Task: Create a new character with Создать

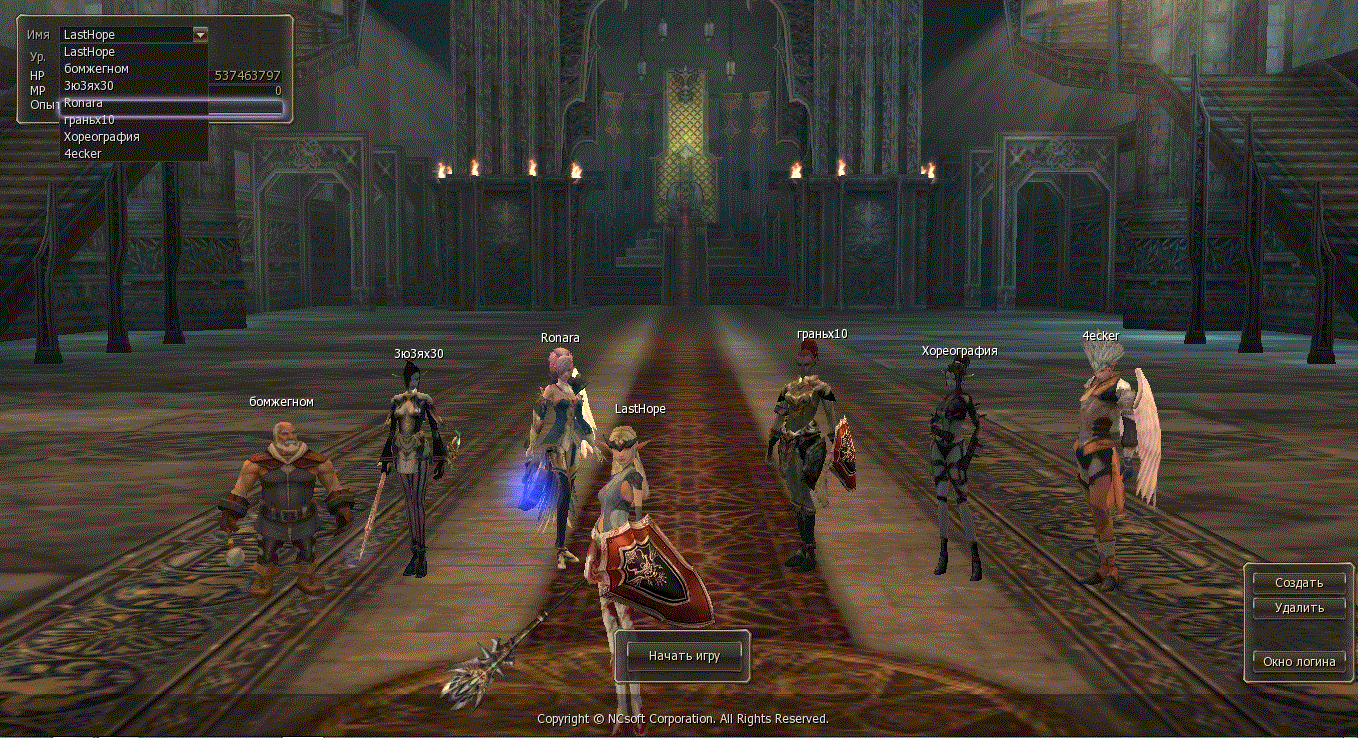Action: pyautogui.click(x=1298, y=582)
